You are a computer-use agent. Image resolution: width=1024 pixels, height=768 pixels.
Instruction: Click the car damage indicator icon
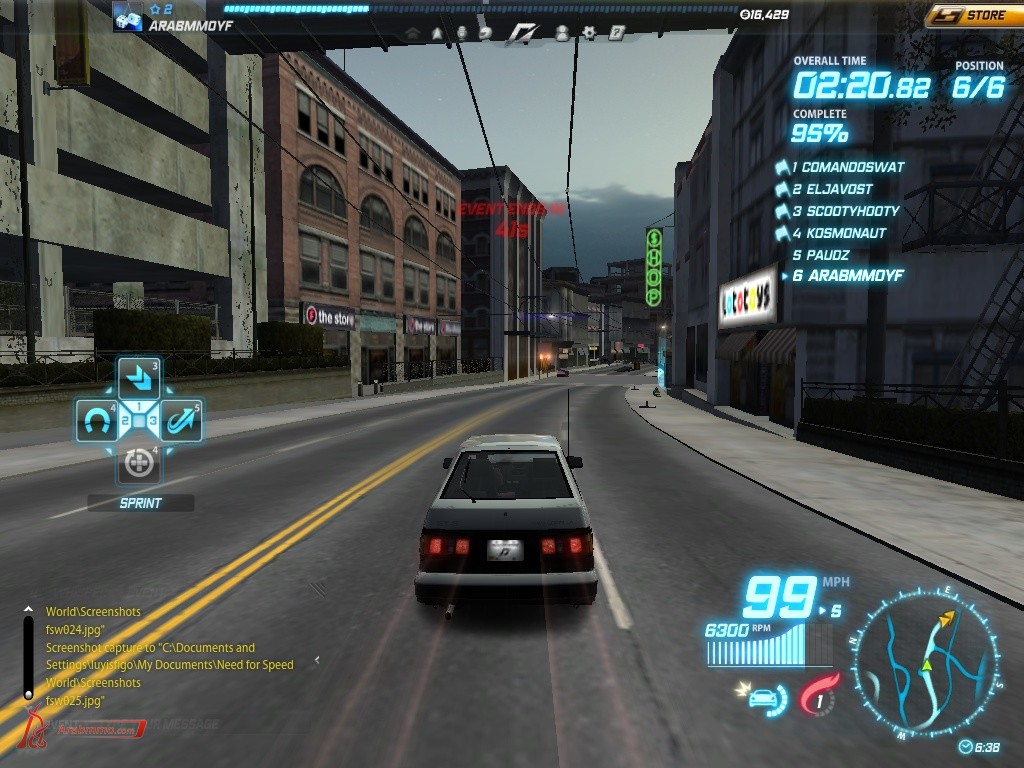coord(762,696)
